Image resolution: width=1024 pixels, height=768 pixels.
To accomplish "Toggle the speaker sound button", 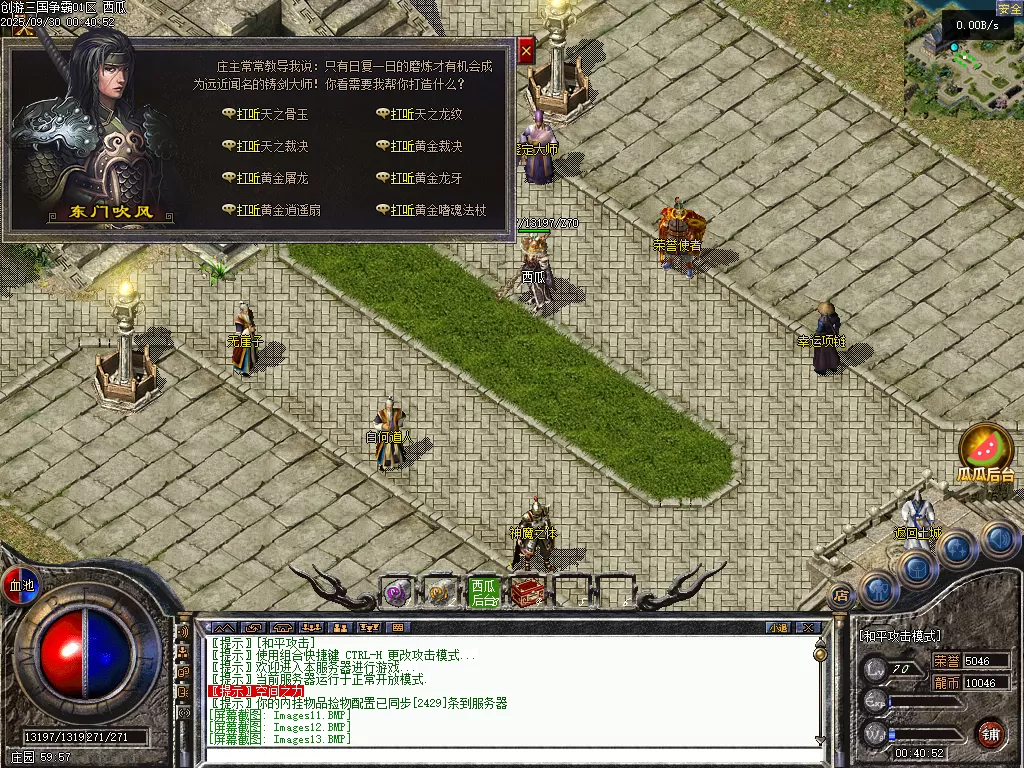I will point(183,632).
